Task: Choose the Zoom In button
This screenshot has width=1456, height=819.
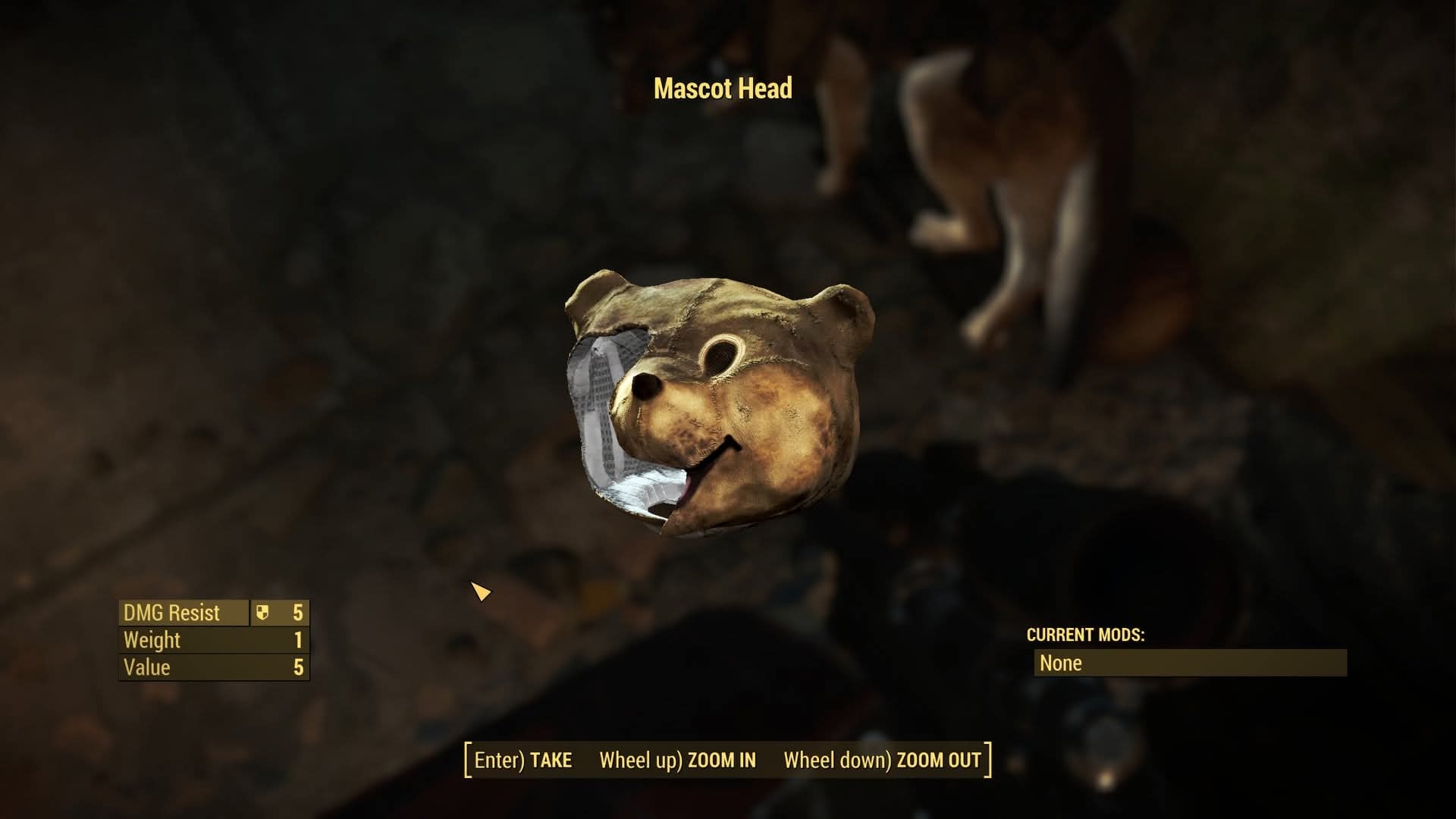Action: pos(677,760)
